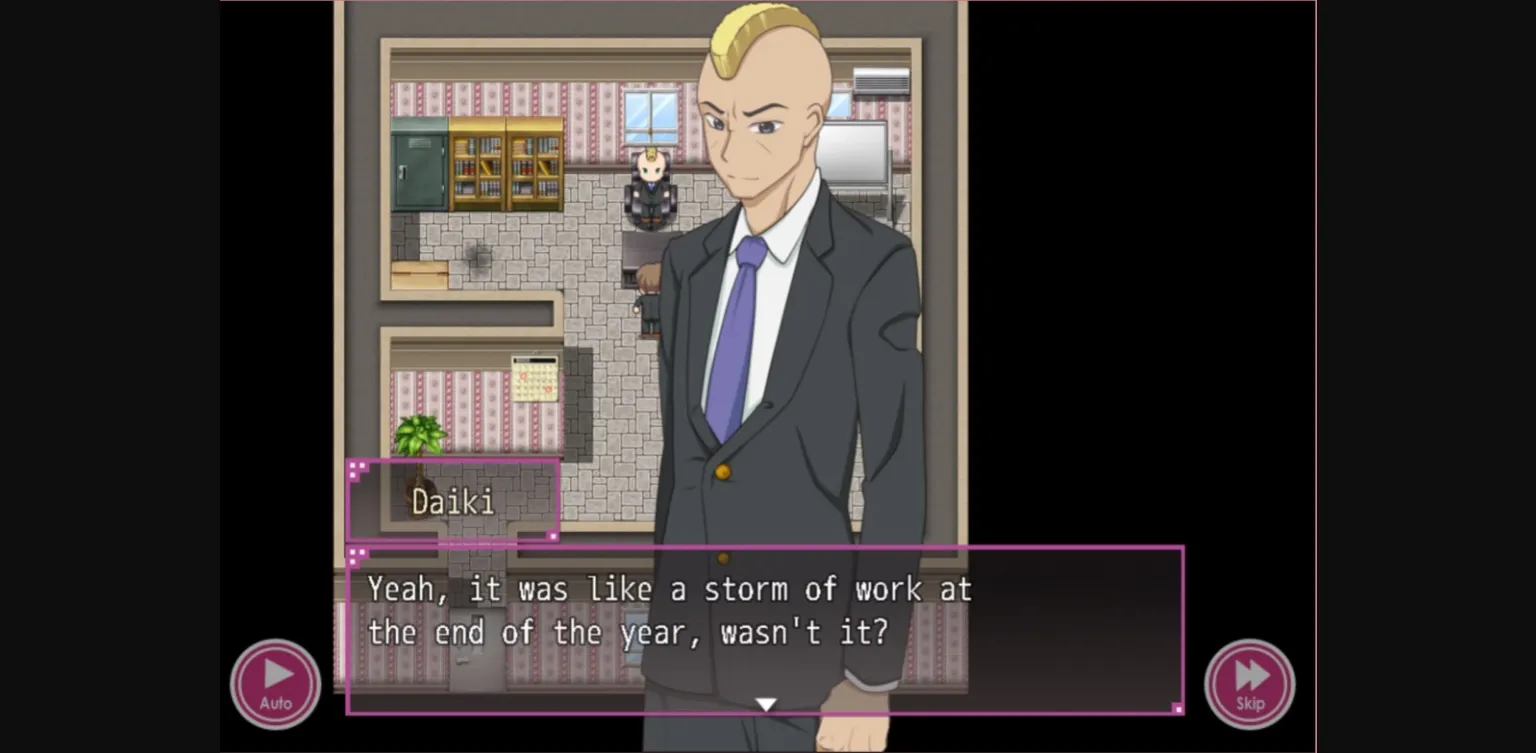1536x753 pixels.
Task: Toggle dialogue fast-forward using Skip
Action: click(1250, 682)
